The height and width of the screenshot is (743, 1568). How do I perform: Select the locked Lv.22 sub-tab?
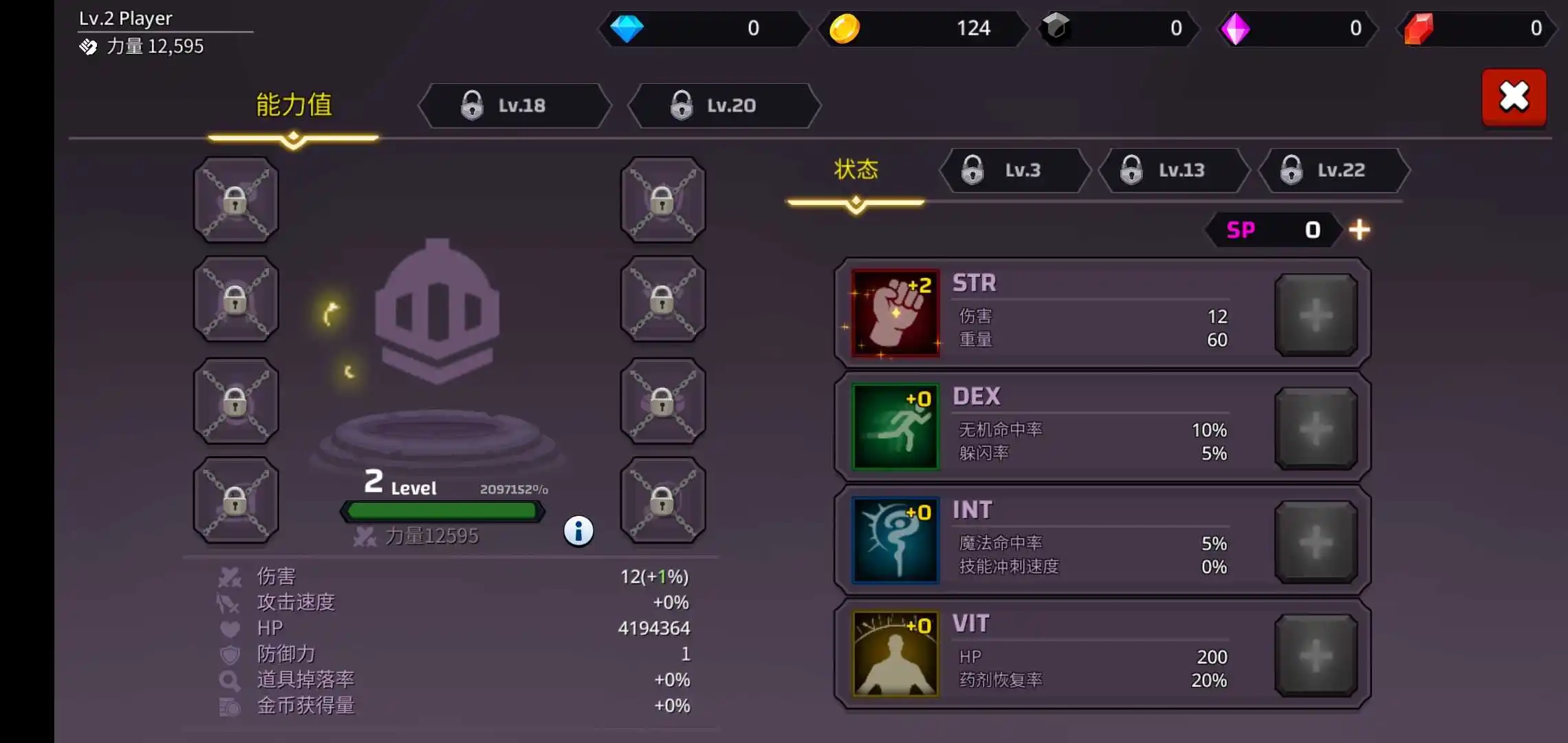(x=1333, y=170)
